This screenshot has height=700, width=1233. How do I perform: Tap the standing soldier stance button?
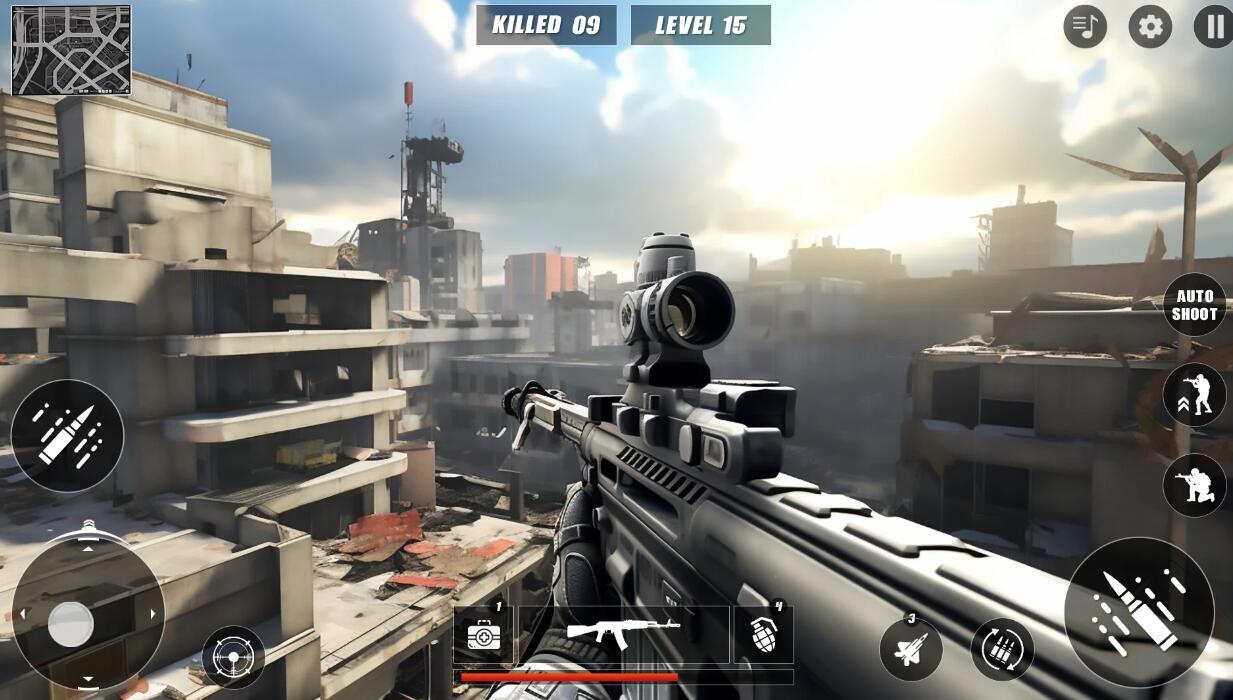(x=1195, y=395)
